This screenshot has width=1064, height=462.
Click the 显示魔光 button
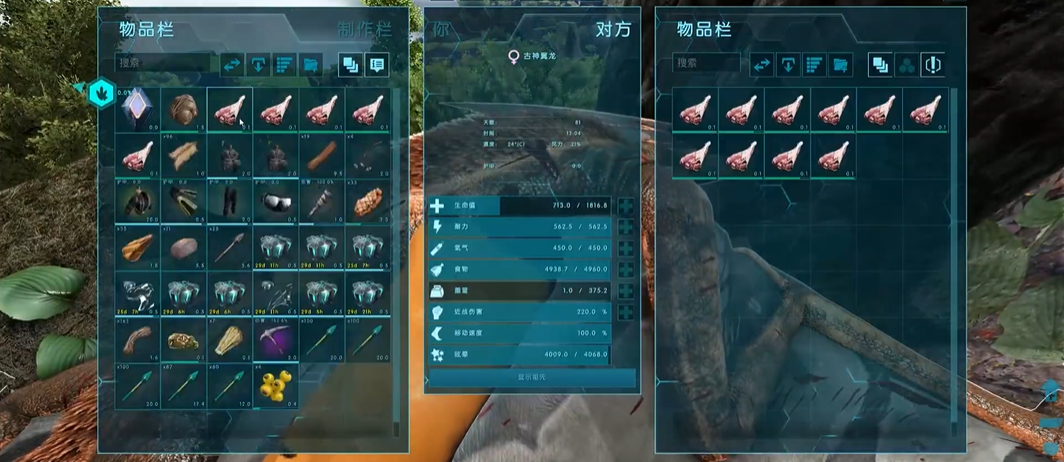click(531, 377)
